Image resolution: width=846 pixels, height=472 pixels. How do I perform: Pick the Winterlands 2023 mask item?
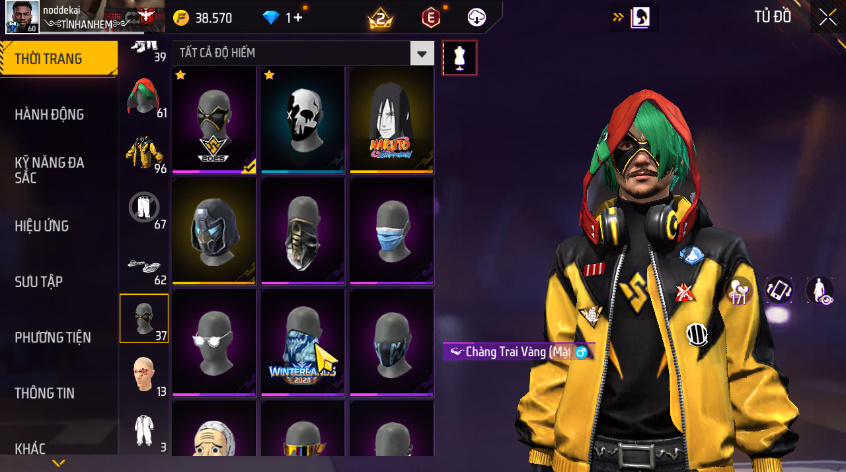(x=303, y=343)
